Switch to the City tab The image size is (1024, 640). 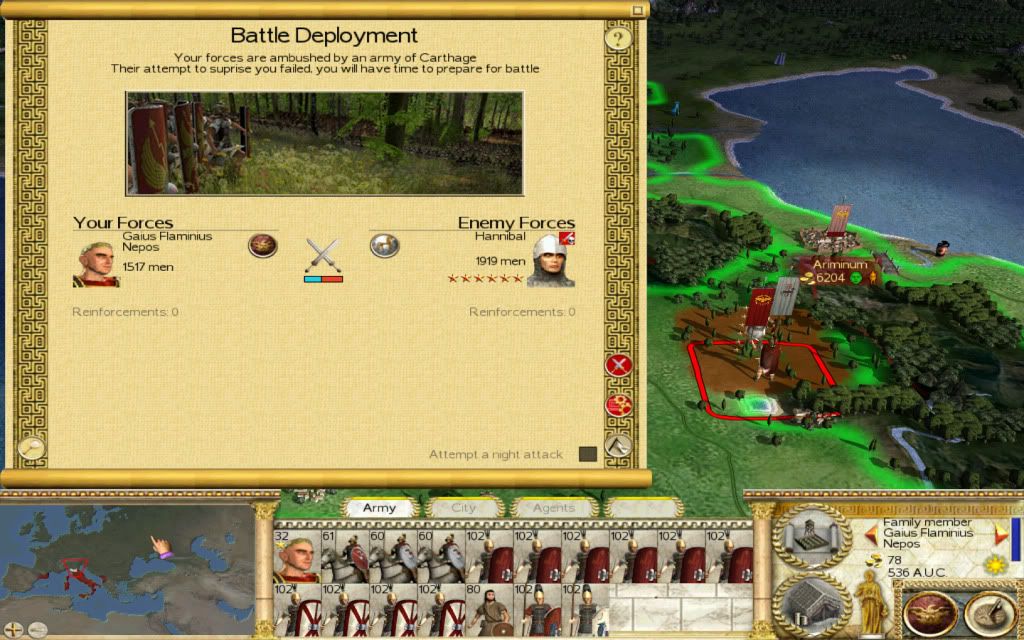point(464,508)
